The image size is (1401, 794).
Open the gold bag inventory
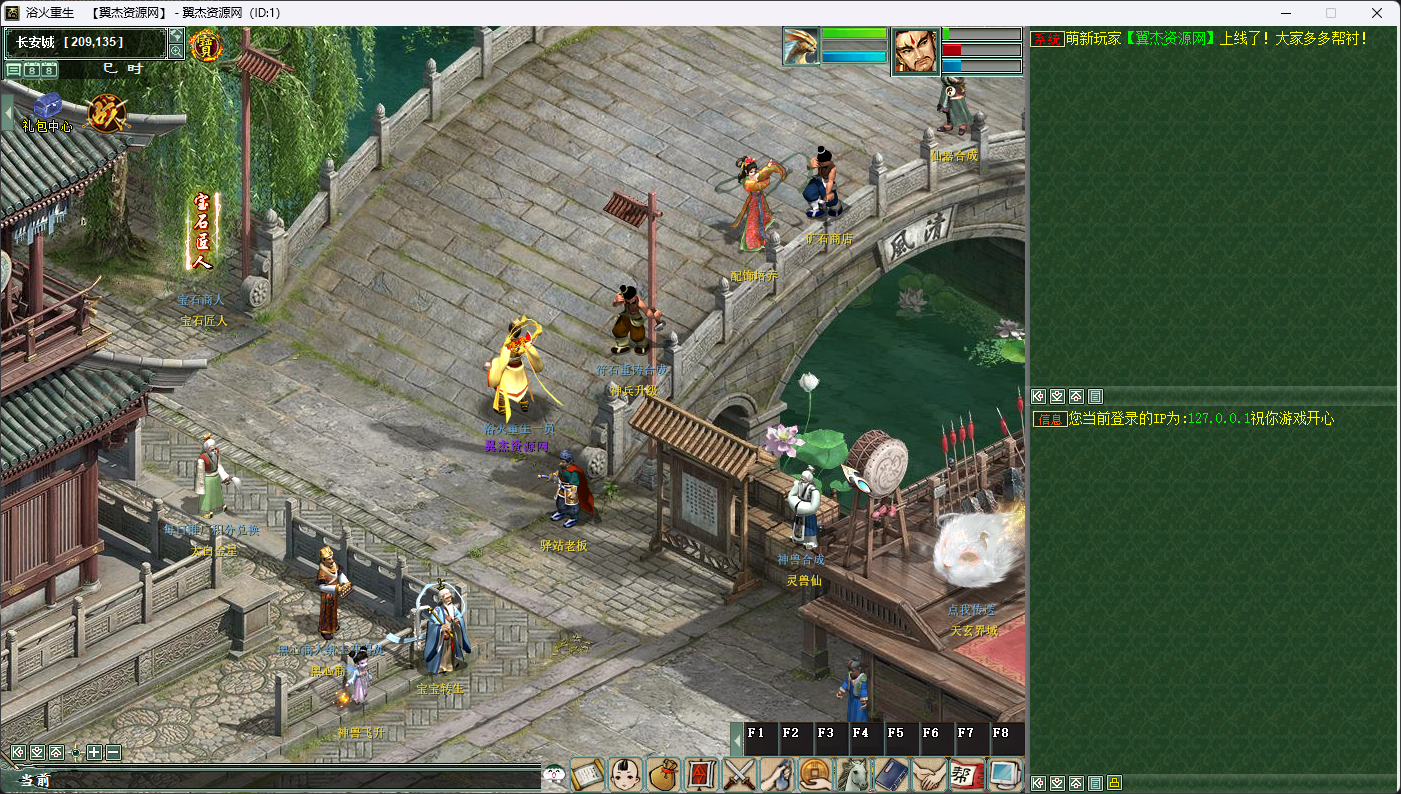[663, 775]
